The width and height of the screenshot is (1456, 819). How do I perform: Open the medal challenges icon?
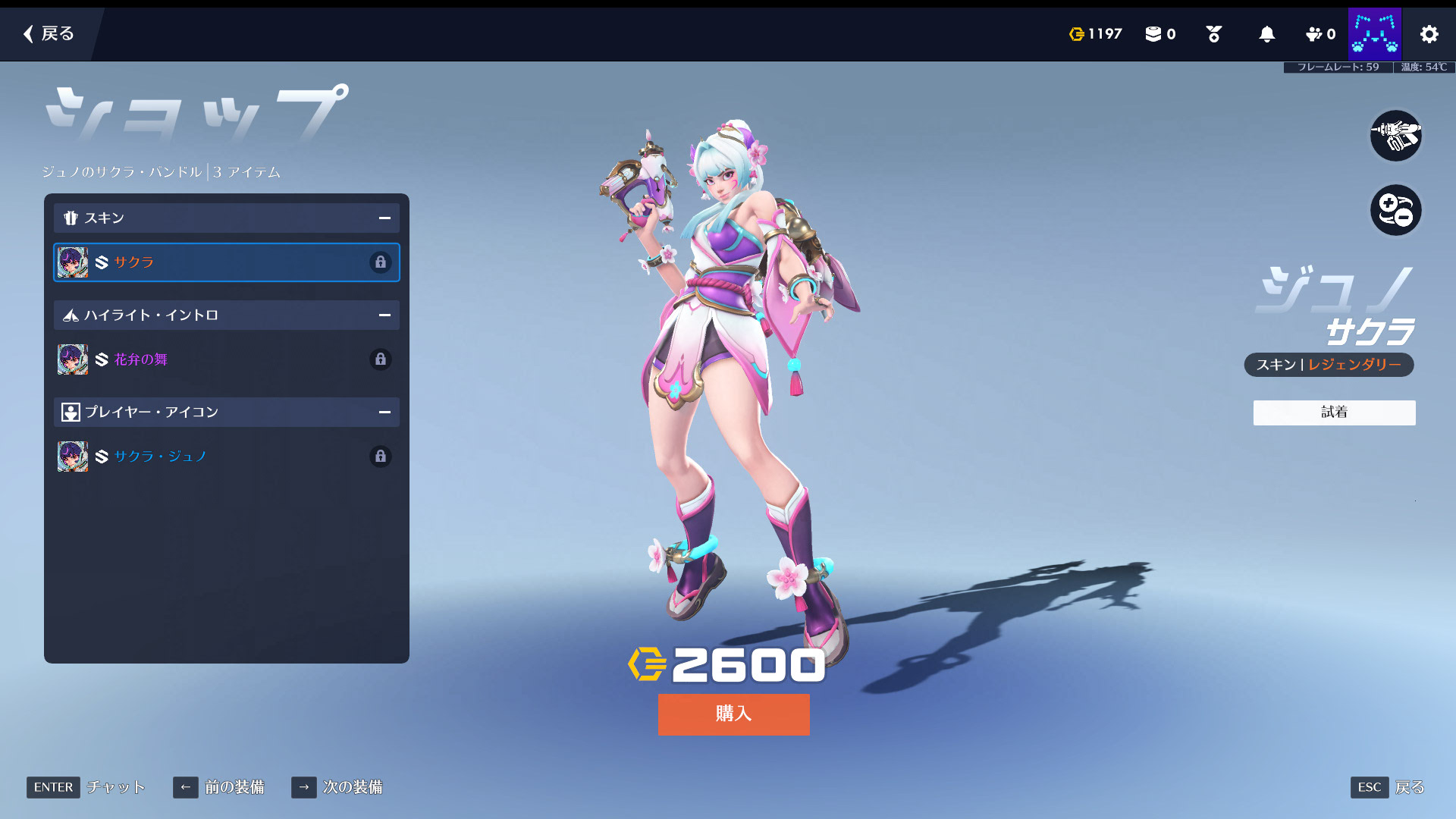[x=1213, y=34]
